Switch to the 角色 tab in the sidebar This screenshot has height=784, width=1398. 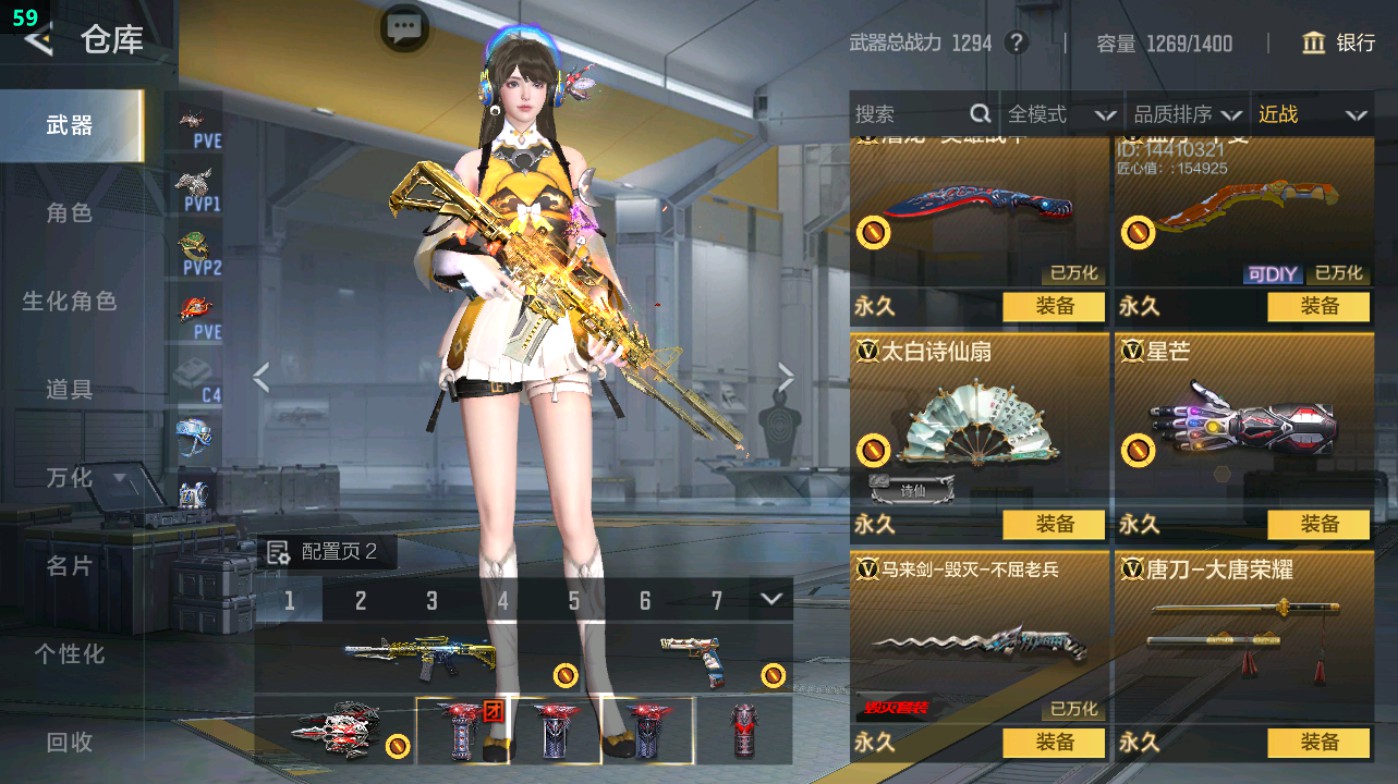(x=70, y=214)
